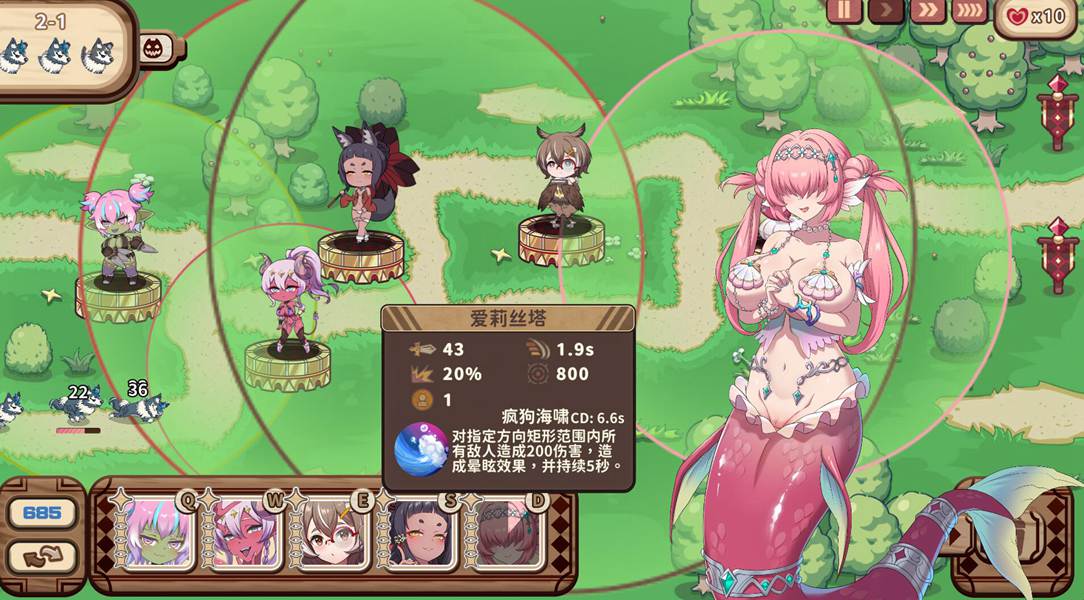
Task: Pause the game
Action: pos(844,11)
